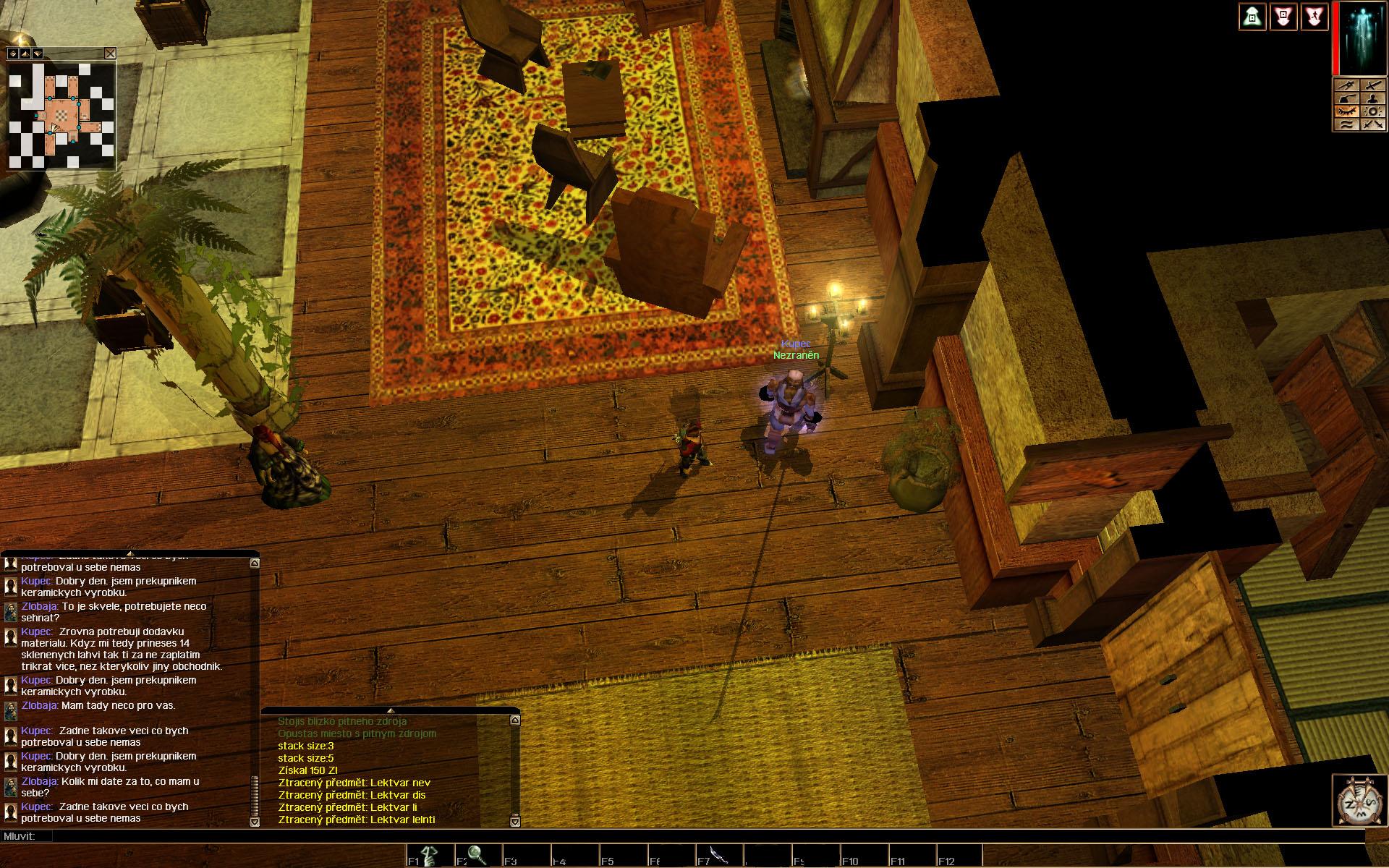Click the minimap's diamond-shaped center button
Screen dimensions: 1389x868
pyautogui.click(x=13, y=54)
